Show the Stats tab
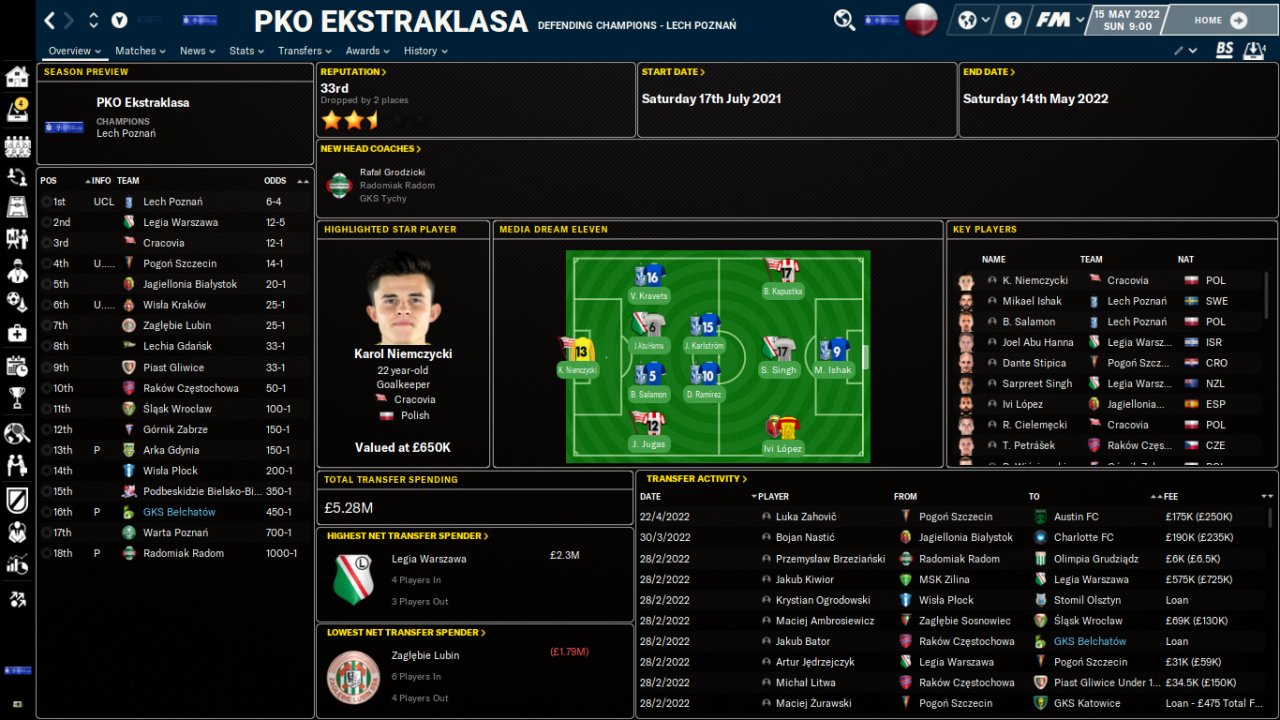The width and height of the screenshot is (1280, 720). (x=246, y=51)
